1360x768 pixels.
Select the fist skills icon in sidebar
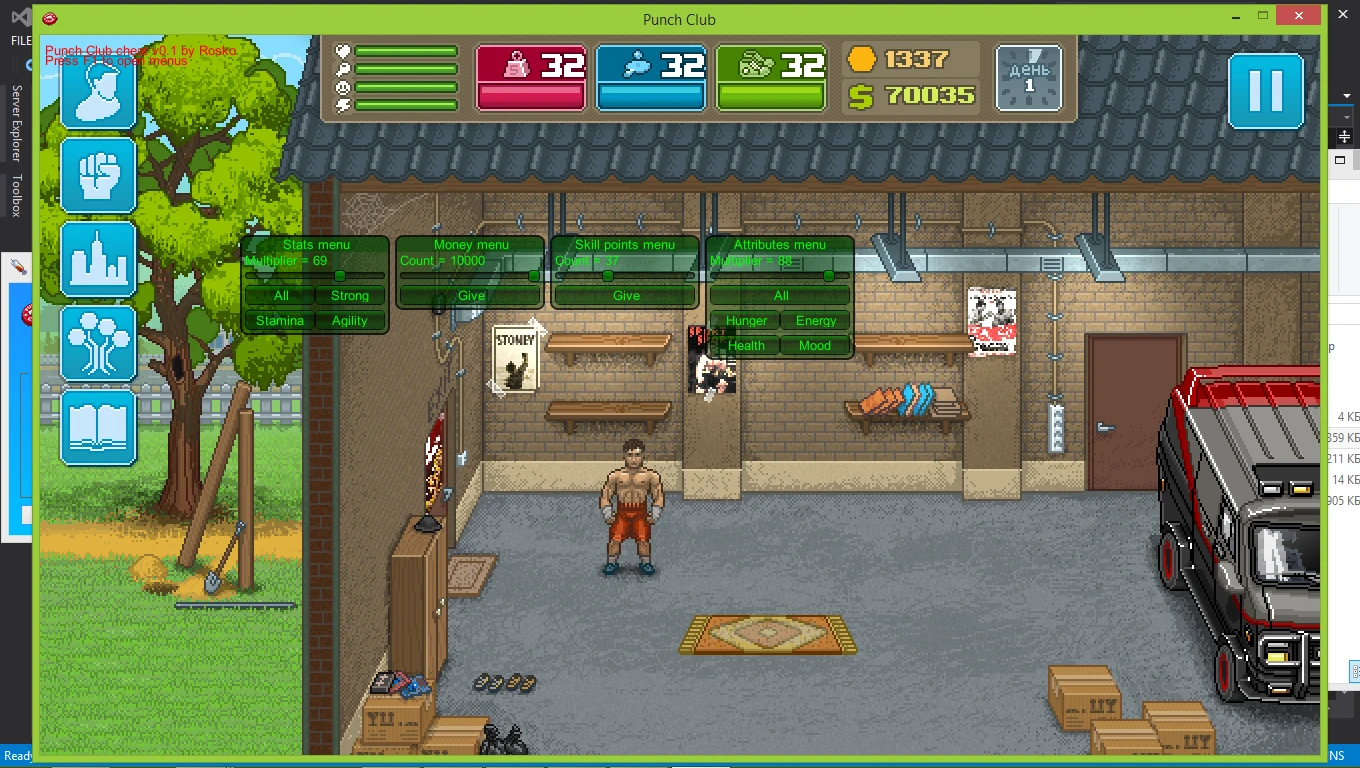click(x=97, y=176)
